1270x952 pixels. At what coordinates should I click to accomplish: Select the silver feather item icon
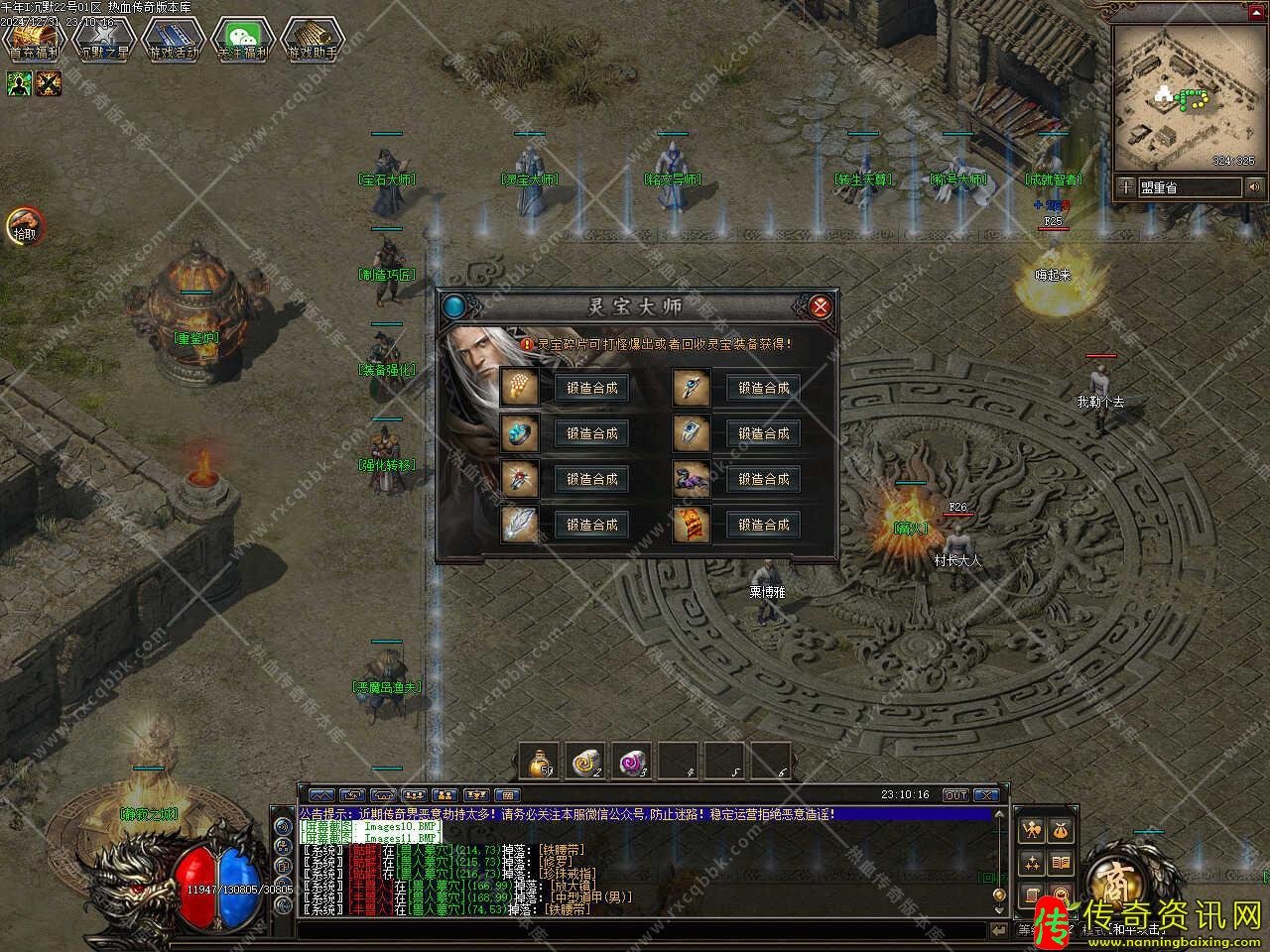519,525
